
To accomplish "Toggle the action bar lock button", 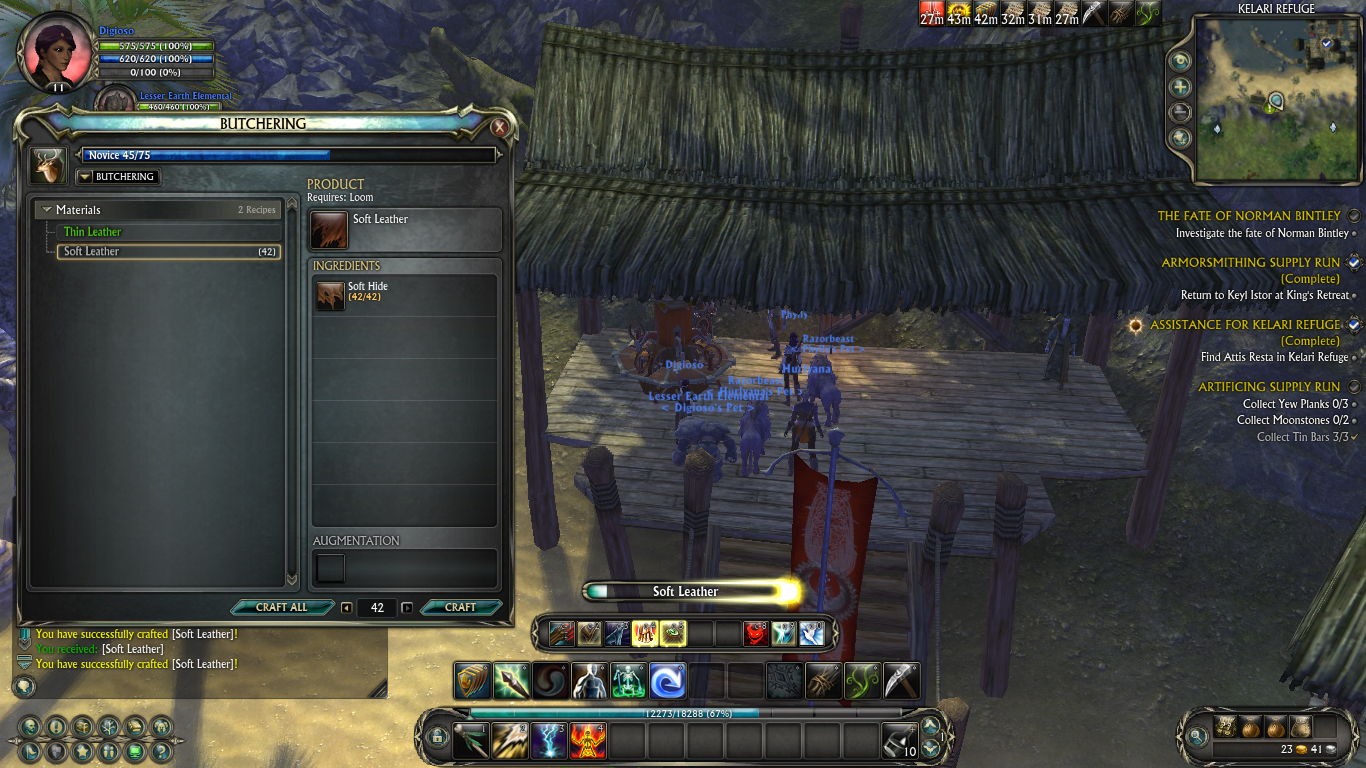I will [436, 738].
